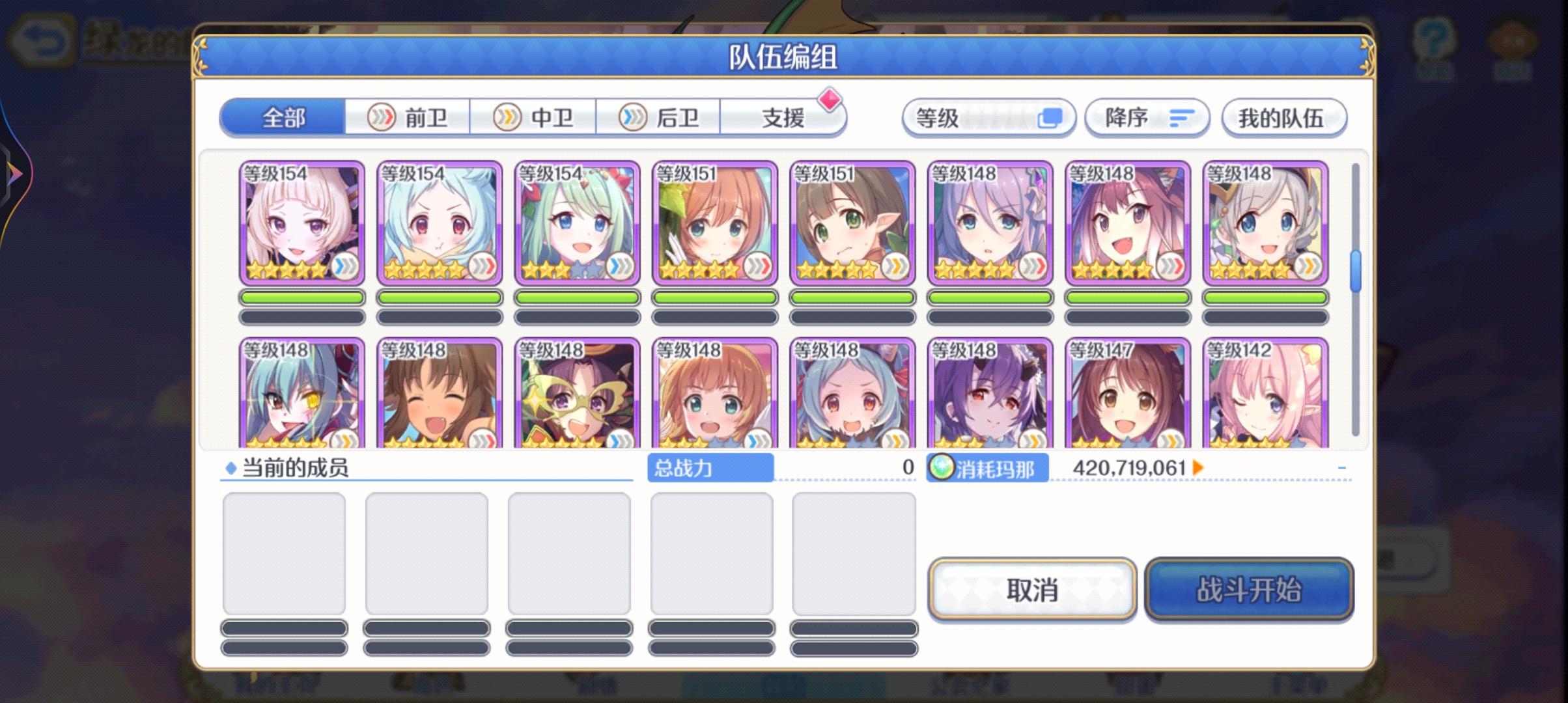The width and height of the screenshot is (1568, 703).
Task: Click the blue stacked-squares icon inside 等级 button
Action: pos(1050,118)
